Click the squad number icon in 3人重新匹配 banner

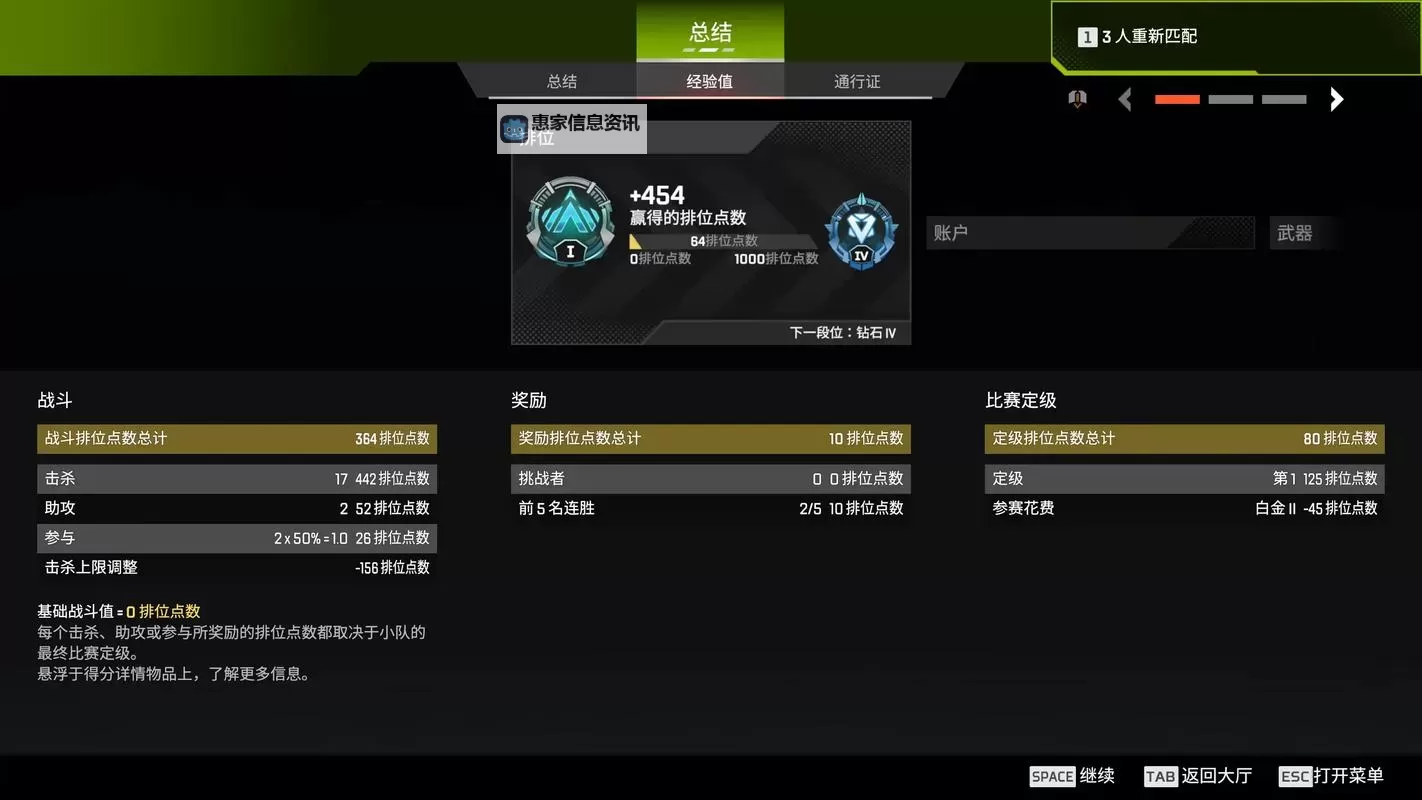point(1086,35)
